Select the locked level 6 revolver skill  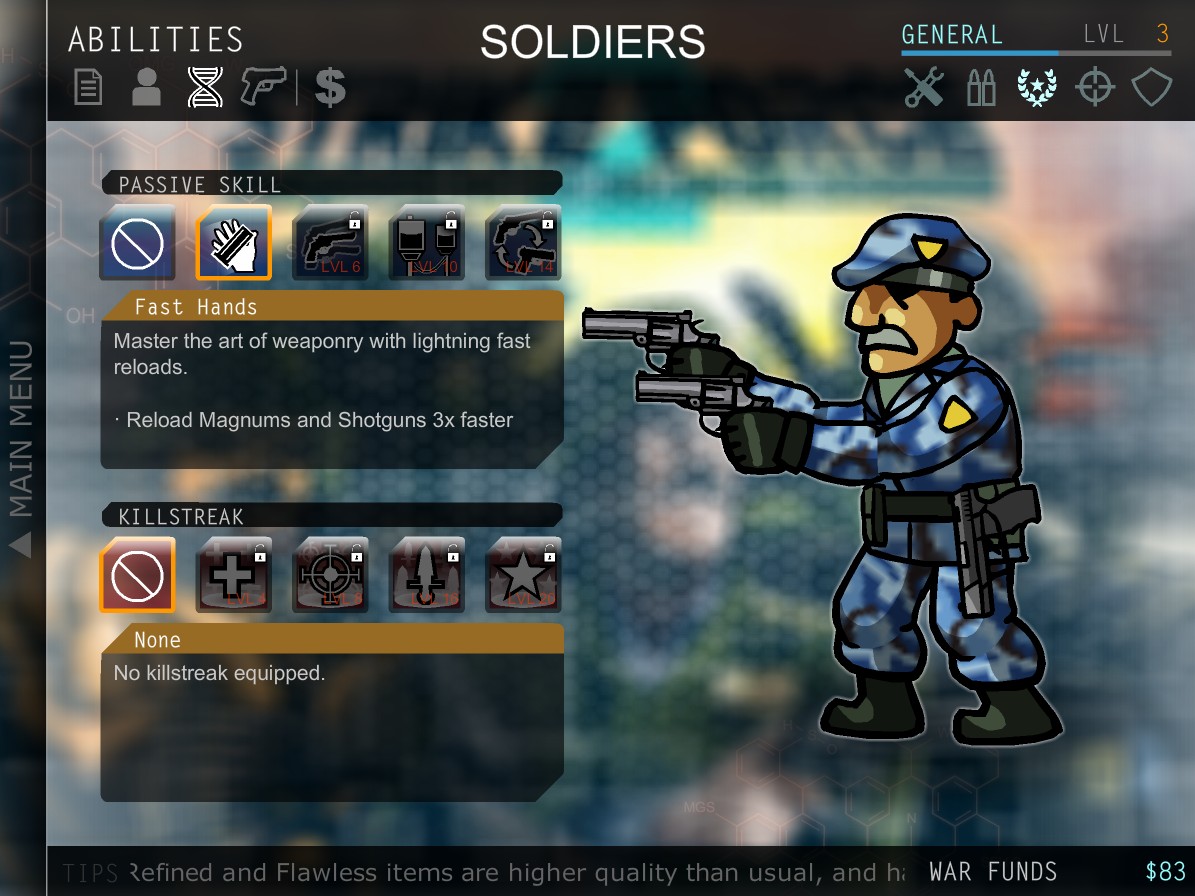[x=330, y=243]
